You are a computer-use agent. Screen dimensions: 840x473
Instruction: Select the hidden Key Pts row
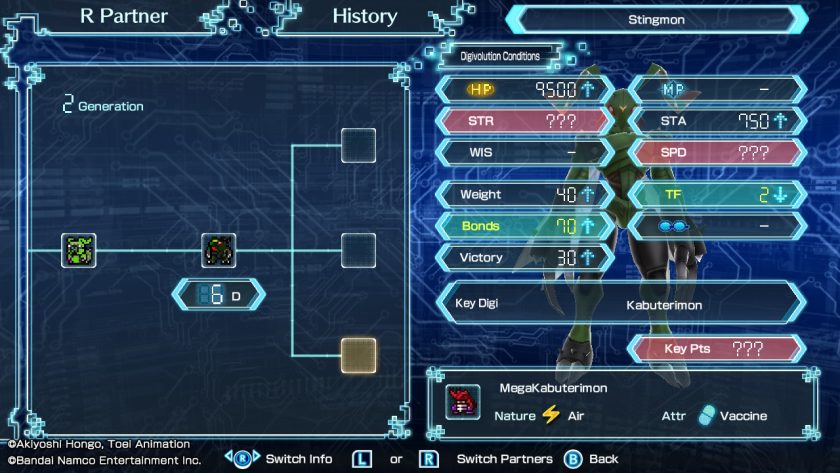pyautogui.click(x=715, y=349)
